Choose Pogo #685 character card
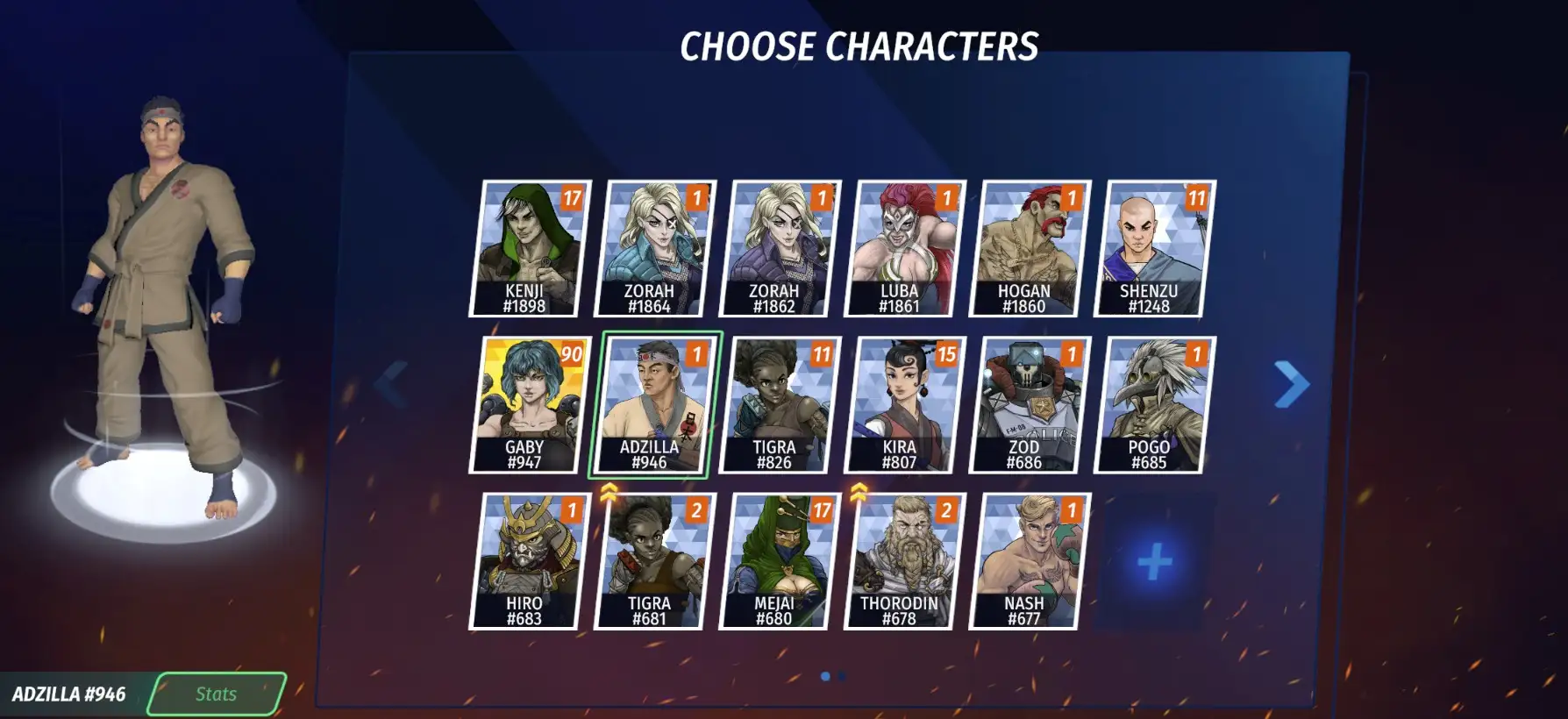 pos(1154,404)
